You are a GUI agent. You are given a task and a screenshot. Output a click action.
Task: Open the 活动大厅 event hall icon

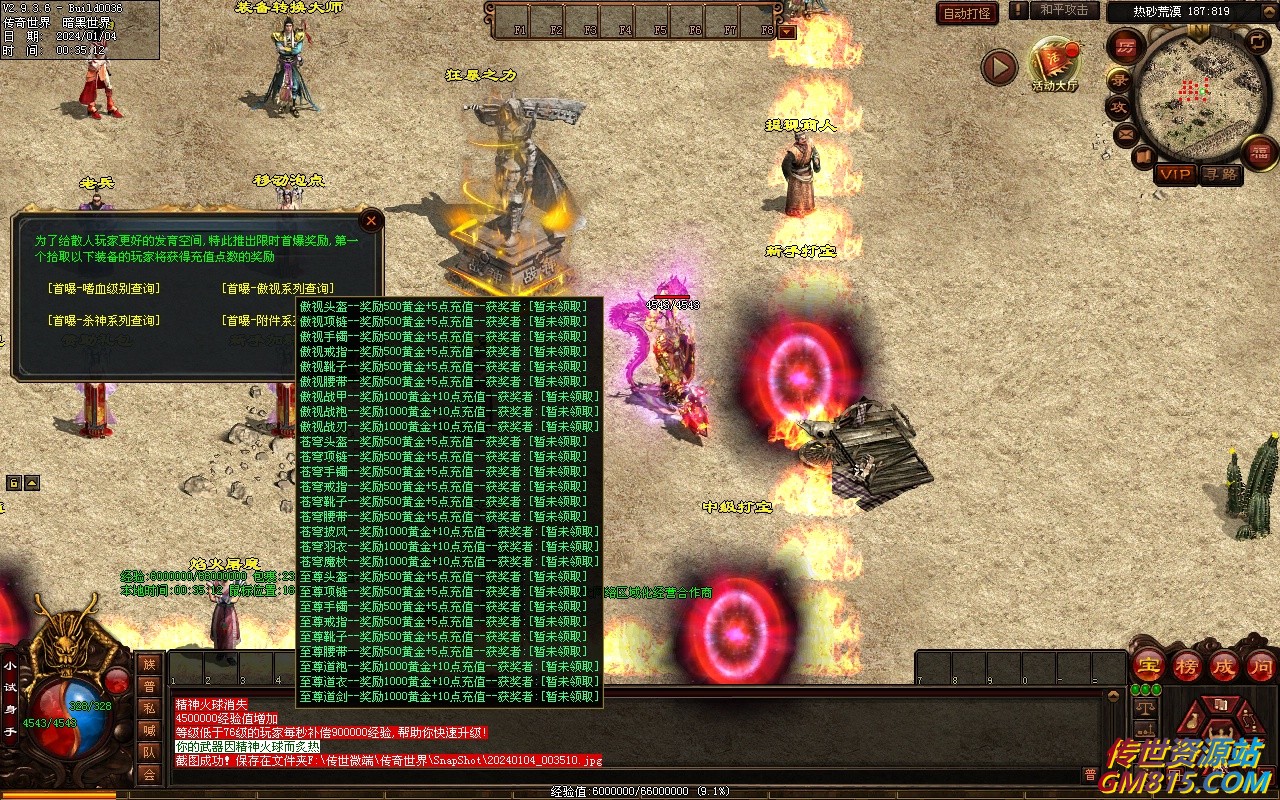click(1055, 62)
